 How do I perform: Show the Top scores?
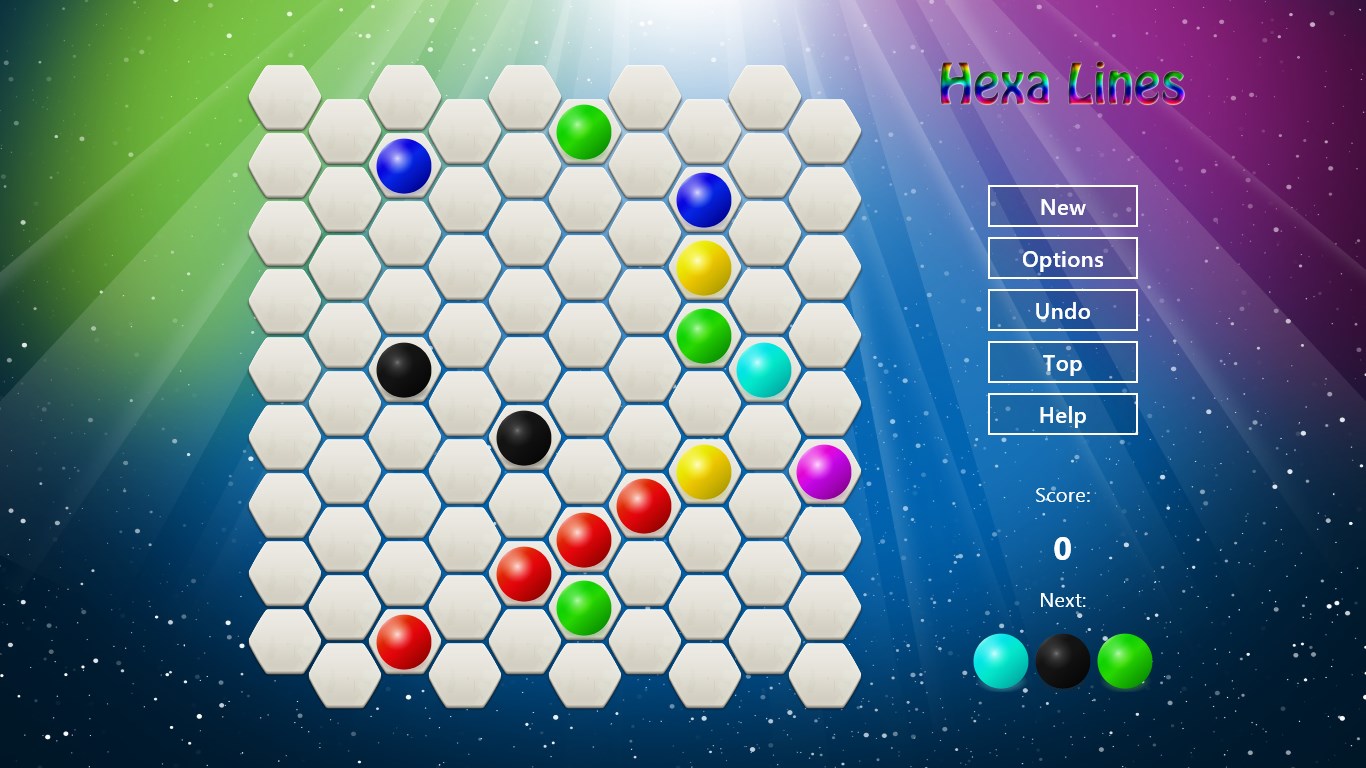point(1062,363)
